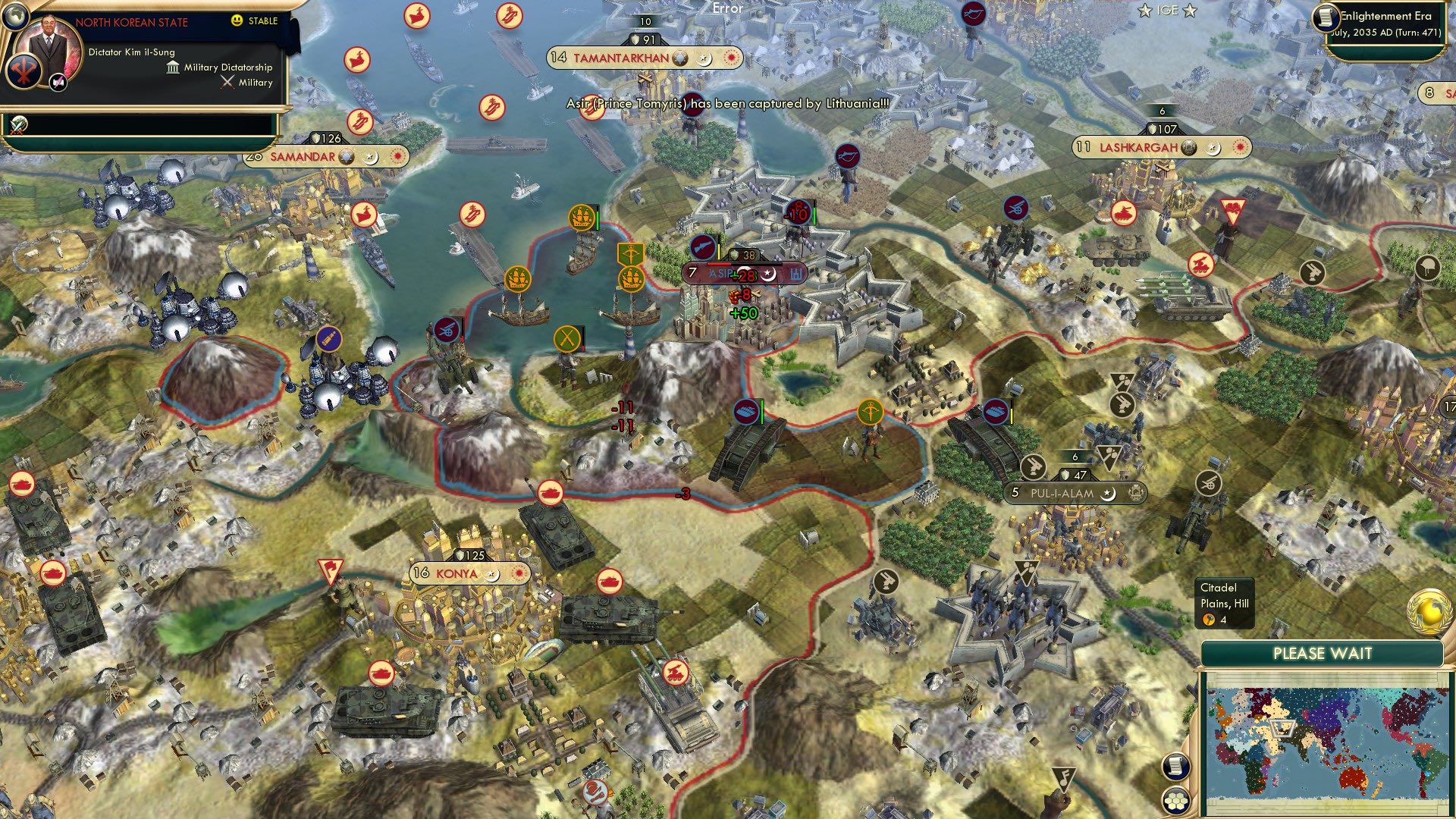The height and width of the screenshot is (819, 1456).
Task: Click the capital icon on Tamantarkhan's banner
Action: tap(679, 57)
